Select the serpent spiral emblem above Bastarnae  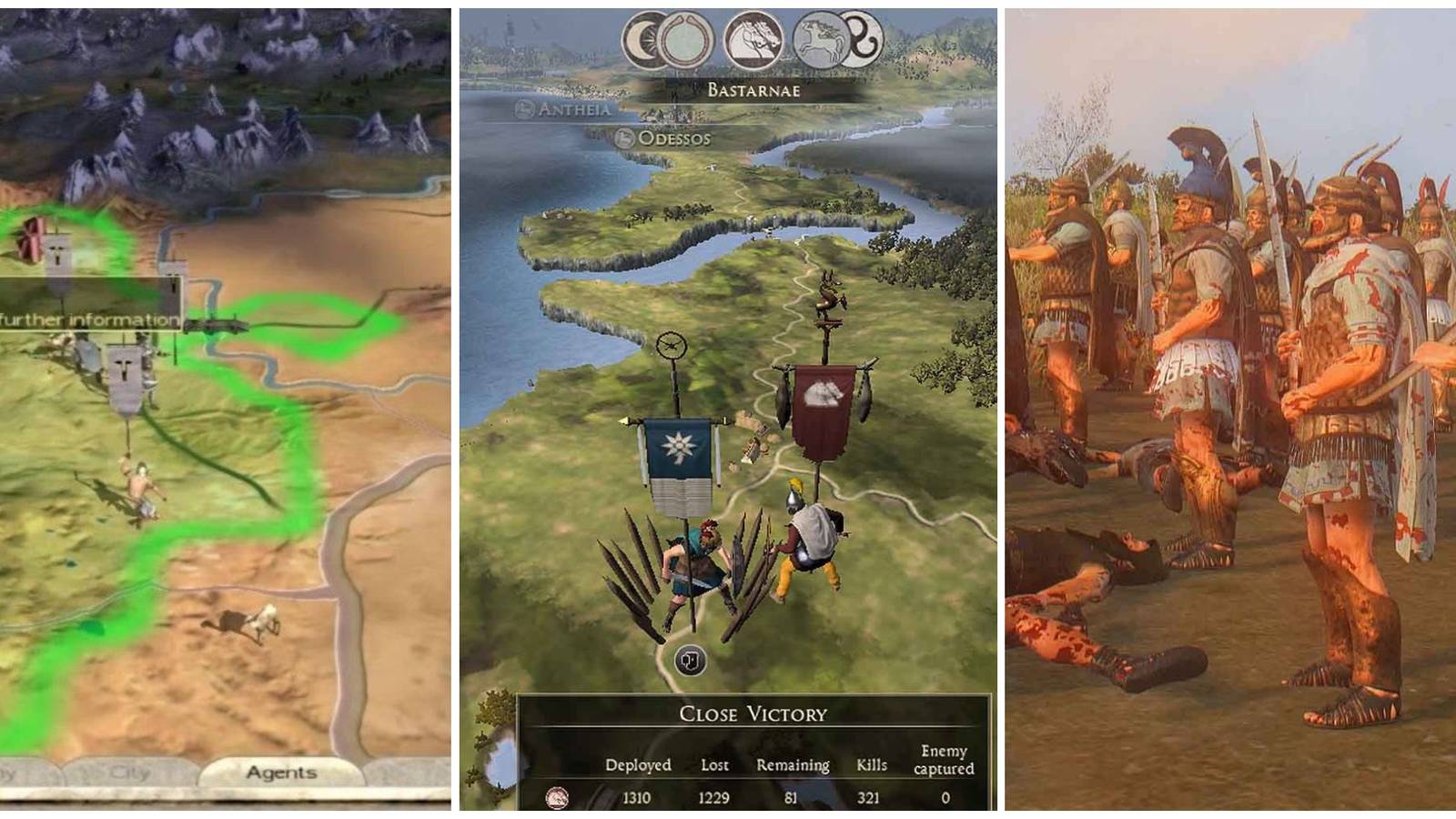(861, 36)
